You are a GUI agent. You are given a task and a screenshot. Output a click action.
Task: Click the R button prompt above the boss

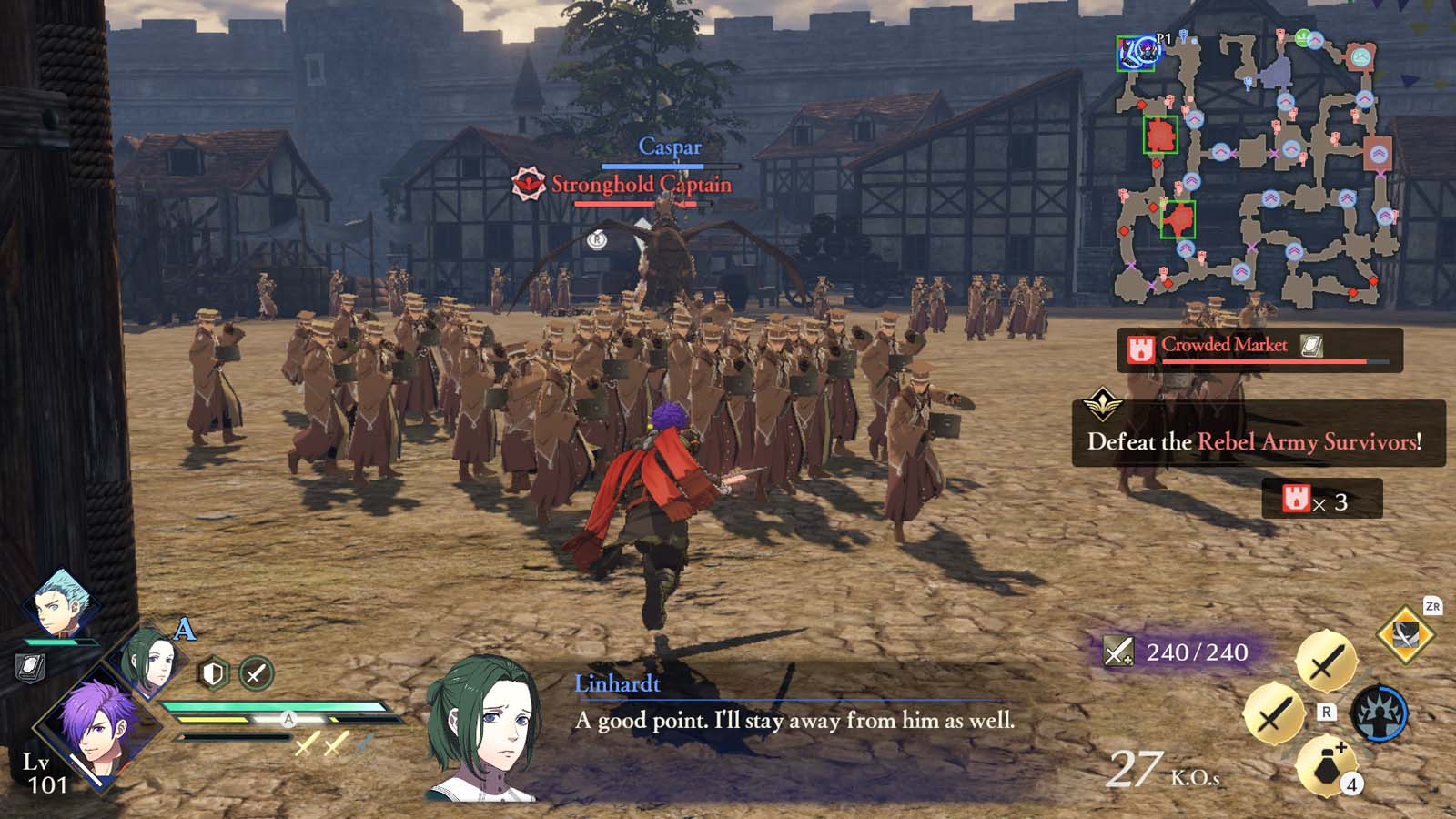(x=599, y=239)
